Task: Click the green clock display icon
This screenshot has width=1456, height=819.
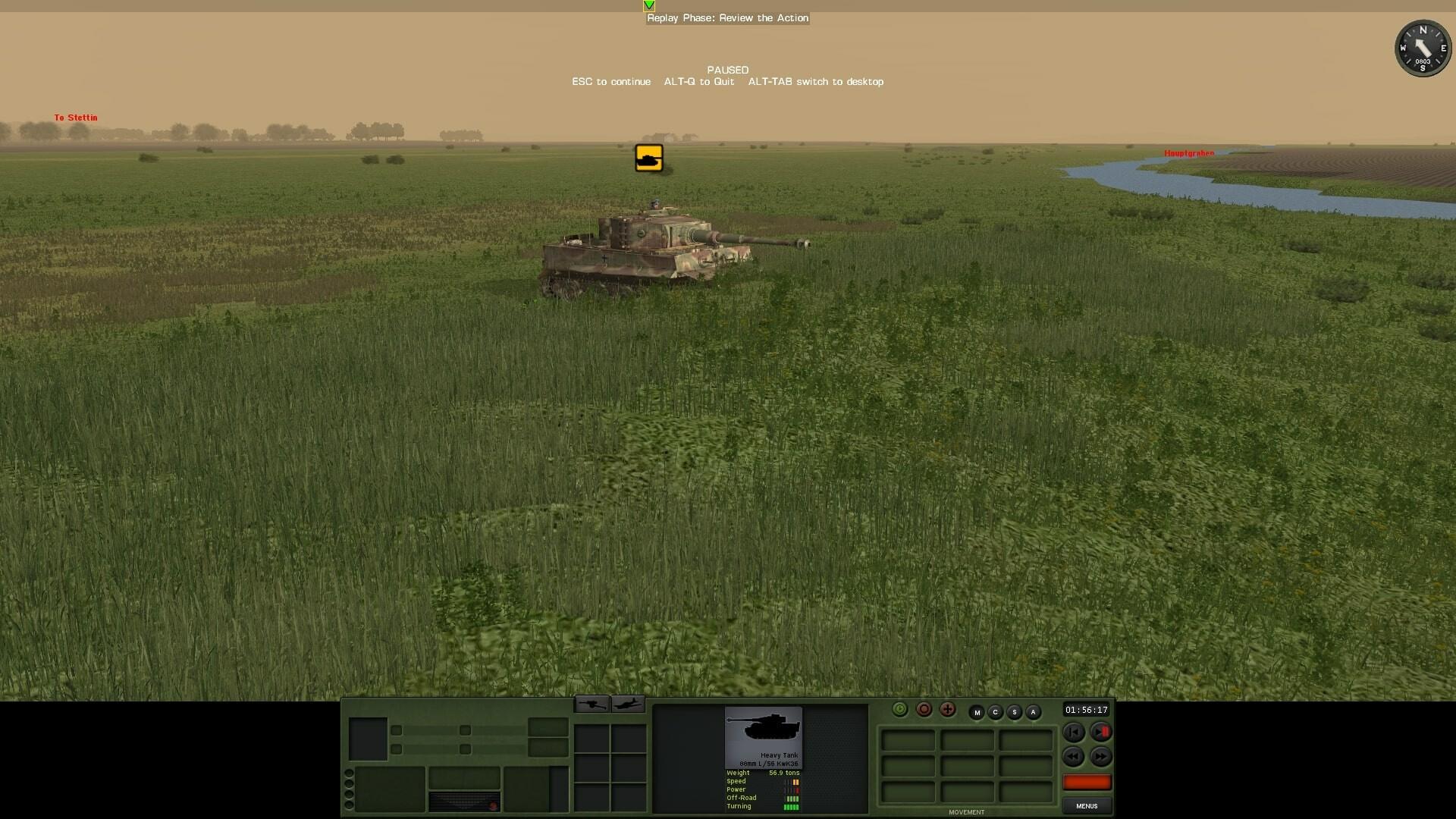Action: 899,710
